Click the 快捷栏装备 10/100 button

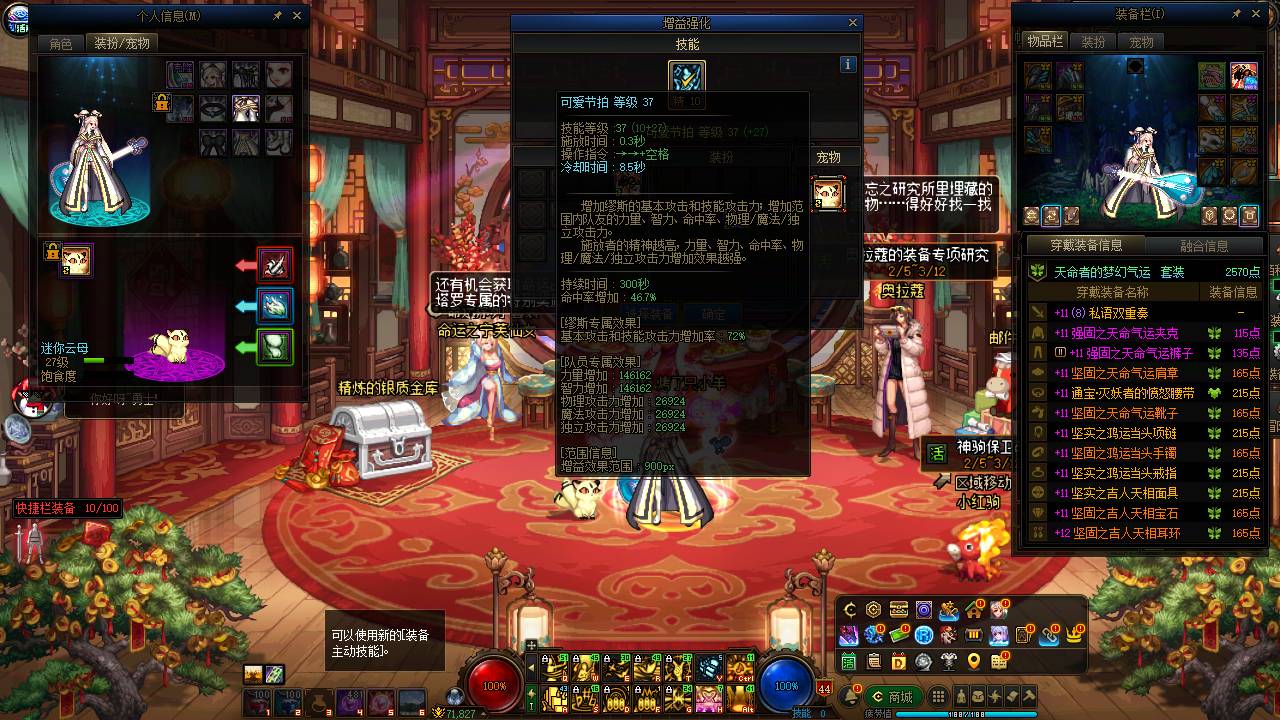tap(67, 508)
